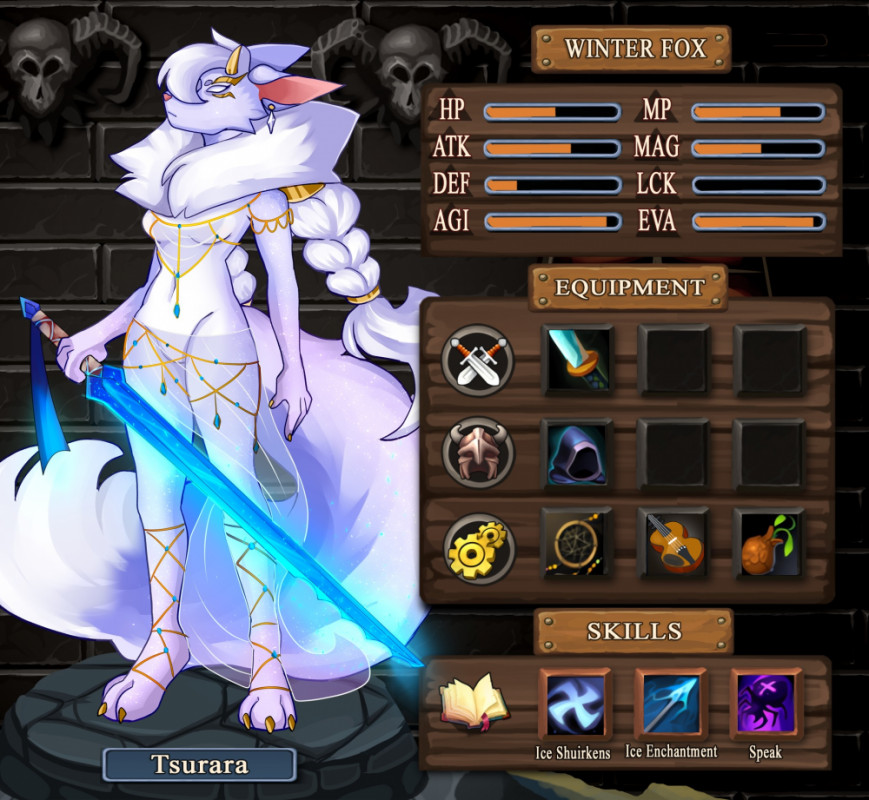The height and width of the screenshot is (800, 869).
Task: Click the Tsurara character name plate
Action: pos(200,765)
